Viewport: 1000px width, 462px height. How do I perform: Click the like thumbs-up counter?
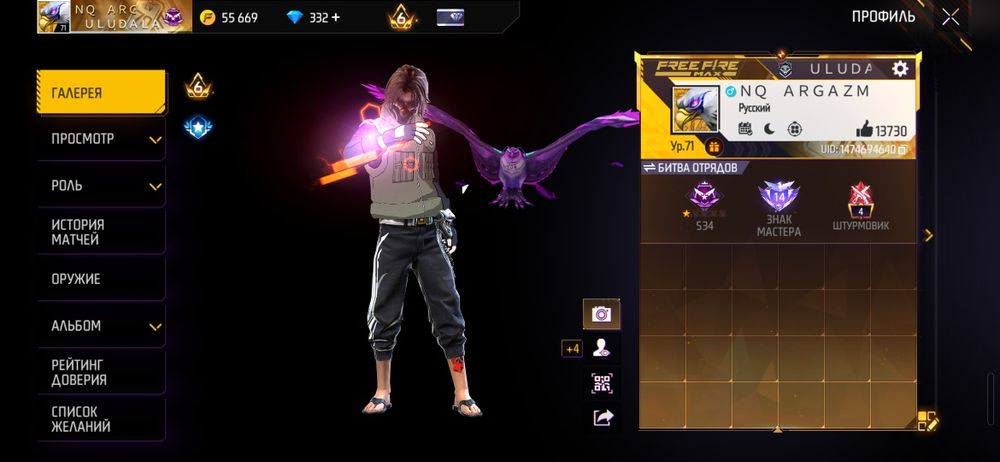click(880, 130)
